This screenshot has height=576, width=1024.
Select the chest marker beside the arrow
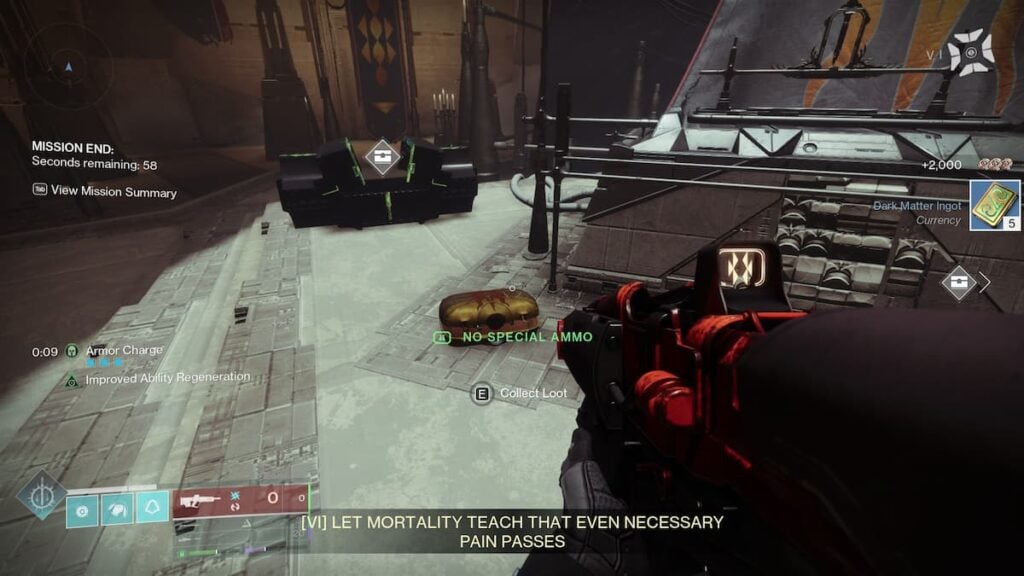click(958, 282)
